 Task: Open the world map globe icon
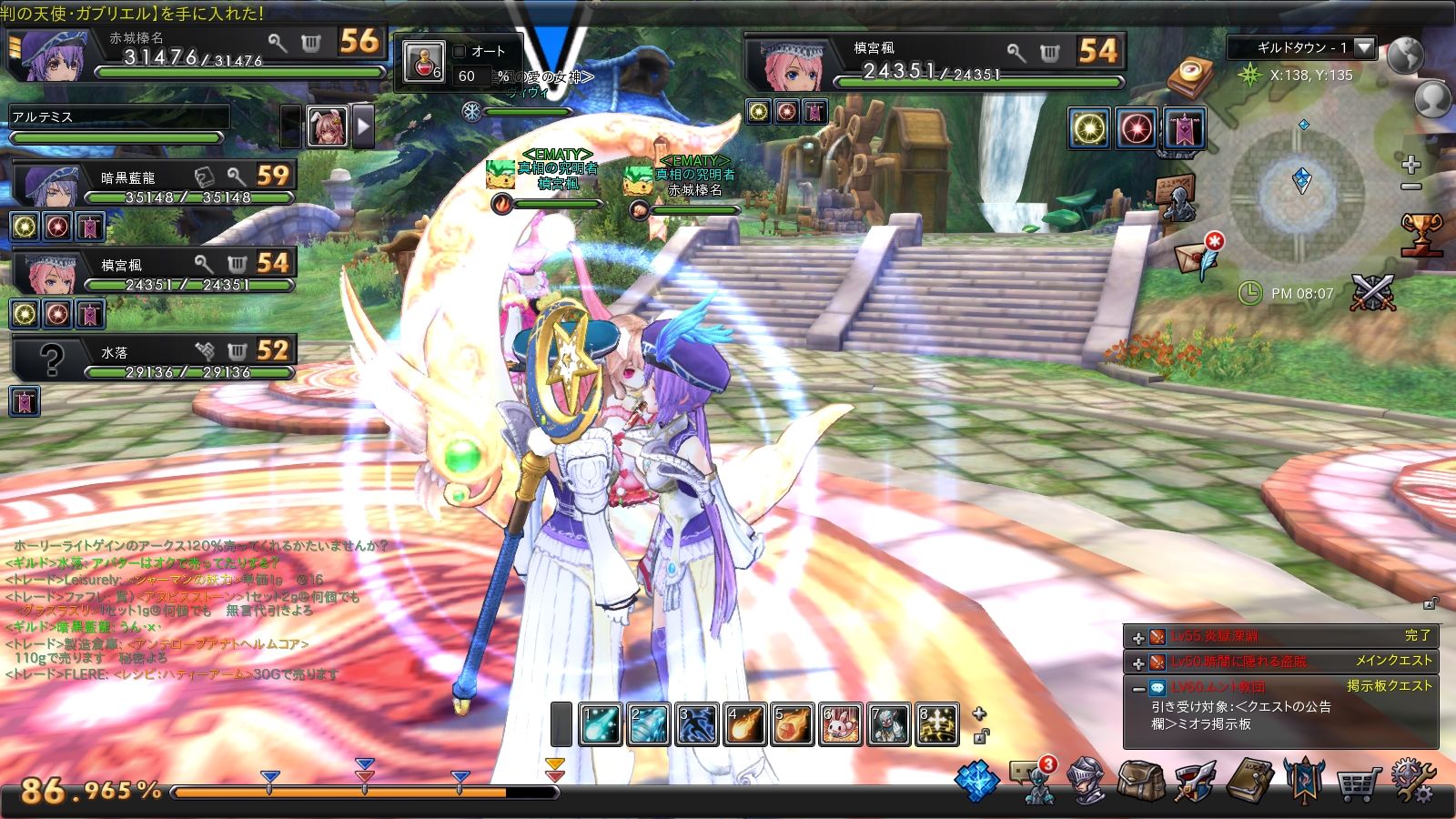pyautogui.click(x=1406, y=55)
